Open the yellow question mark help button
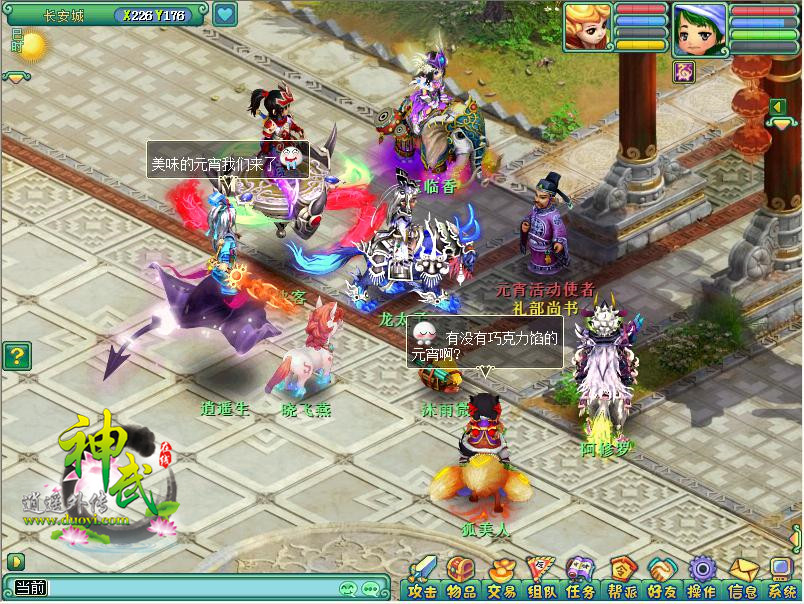Screen dimensions: 804x604 16,356
